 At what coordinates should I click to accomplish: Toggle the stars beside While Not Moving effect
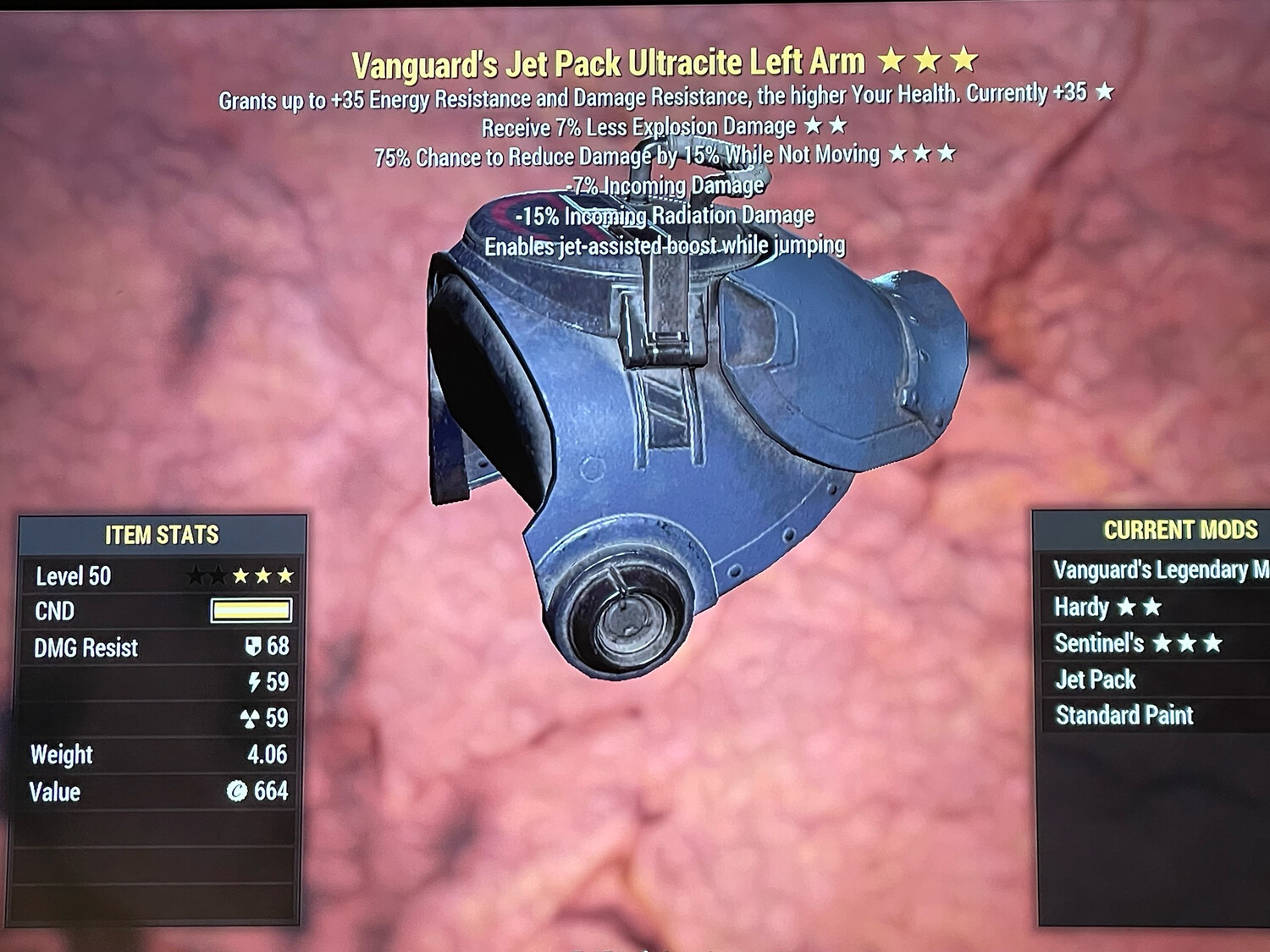coord(923,155)
